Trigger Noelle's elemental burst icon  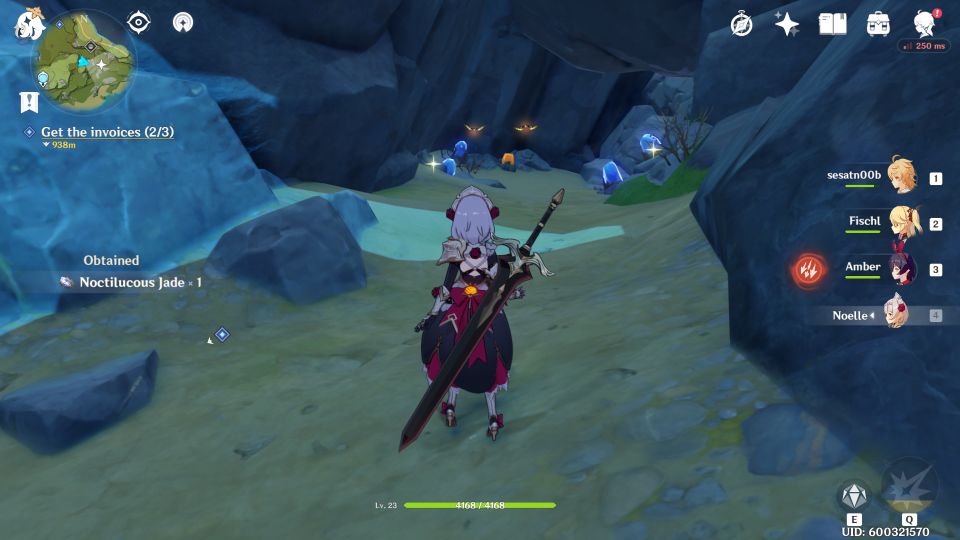[909, 486]
